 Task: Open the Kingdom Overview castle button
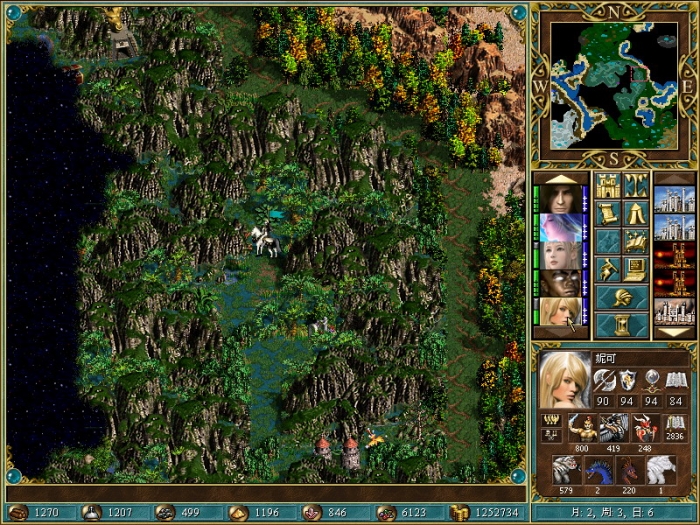coord(608,186)
